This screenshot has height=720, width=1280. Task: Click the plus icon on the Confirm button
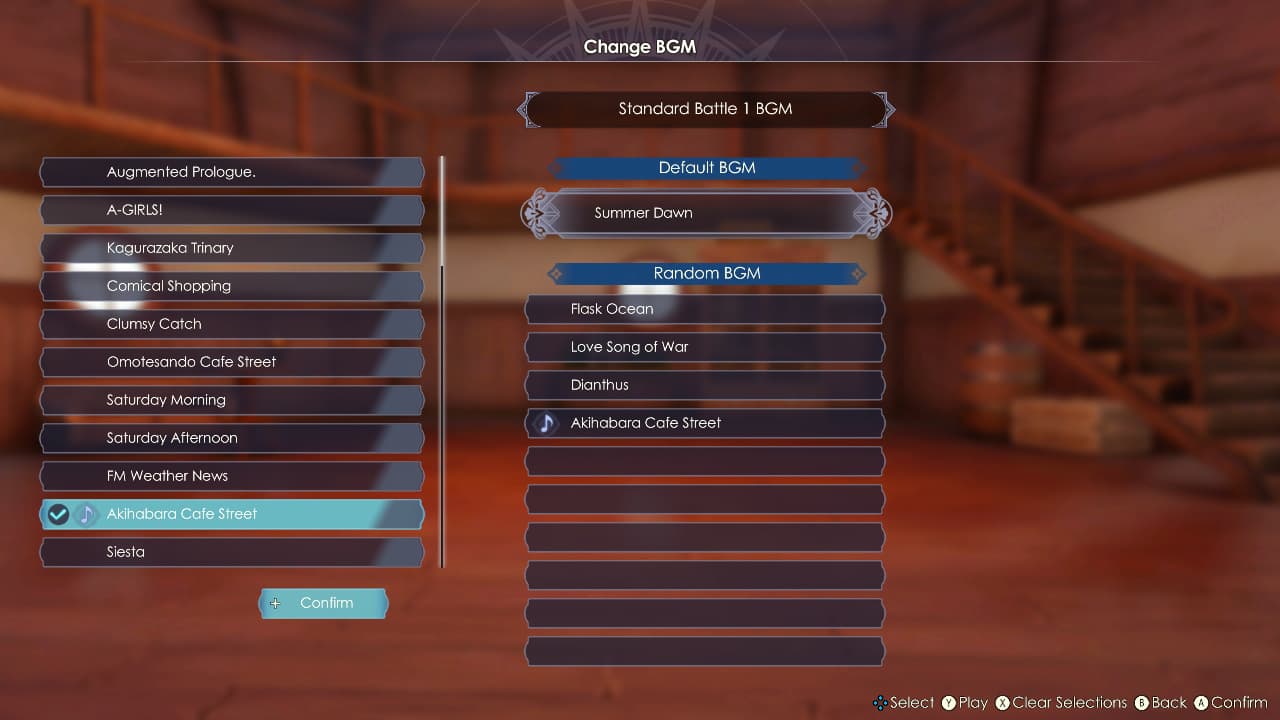(275, 603)
